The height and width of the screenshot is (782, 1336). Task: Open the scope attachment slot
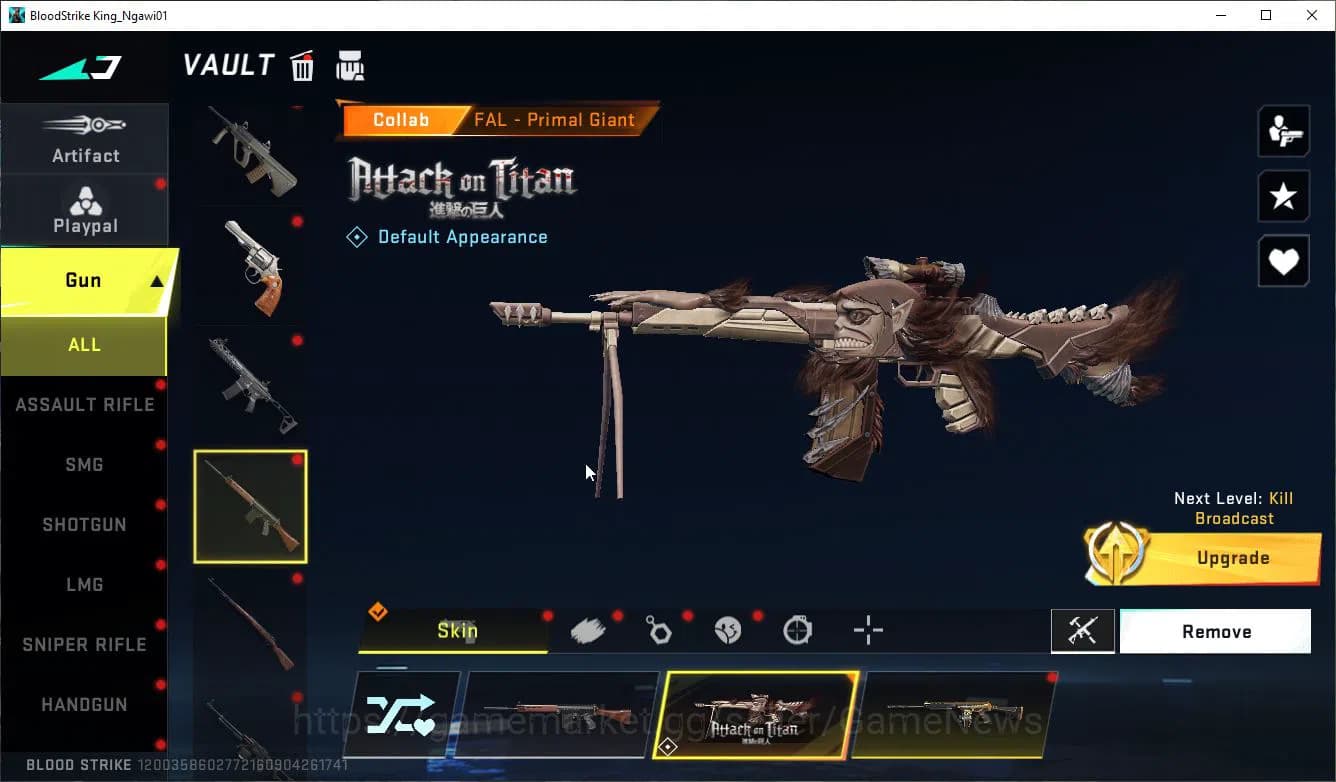click(x=797, y=630)
